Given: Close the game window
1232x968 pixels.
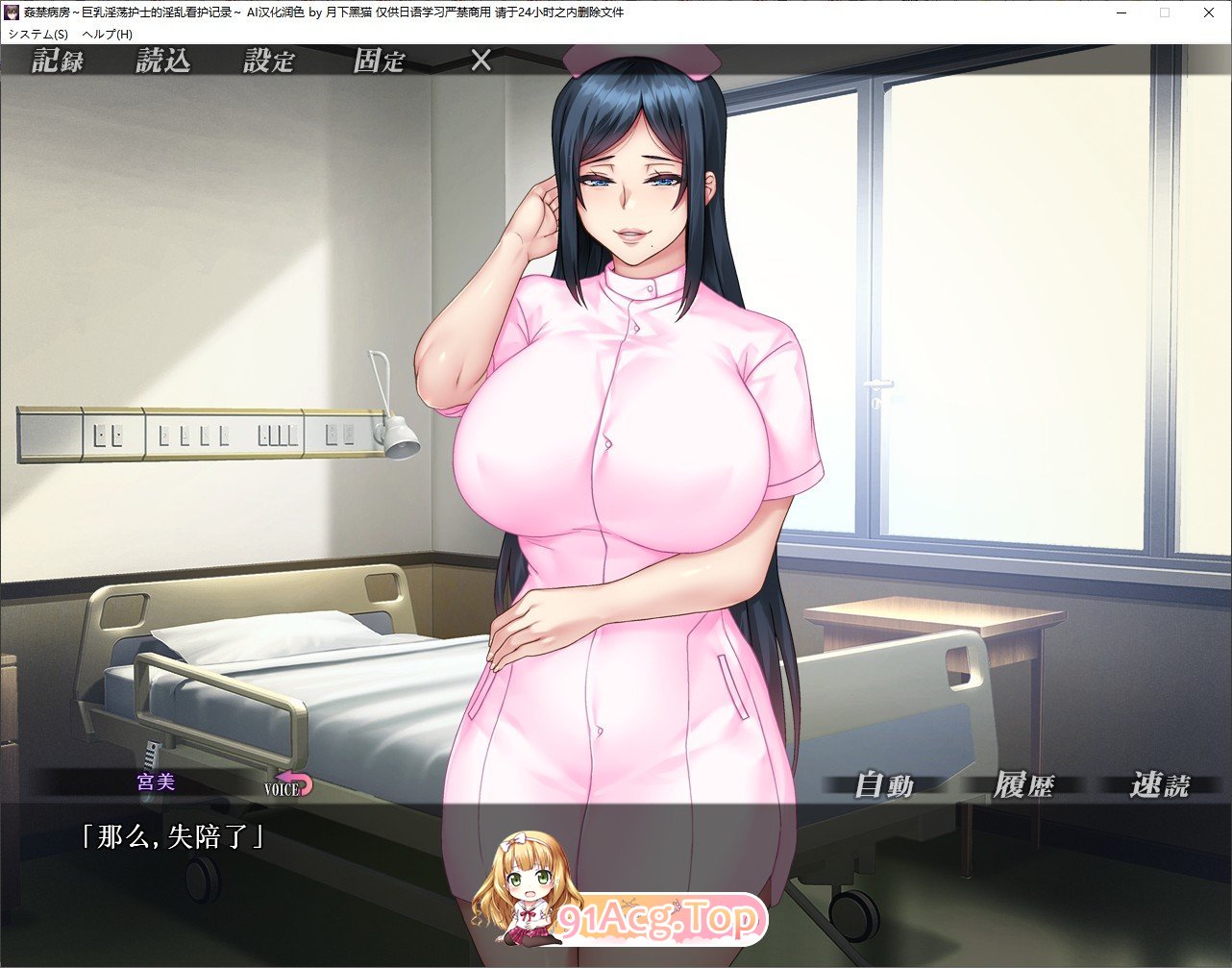Looking at the screenshot, I should 1208,12.
